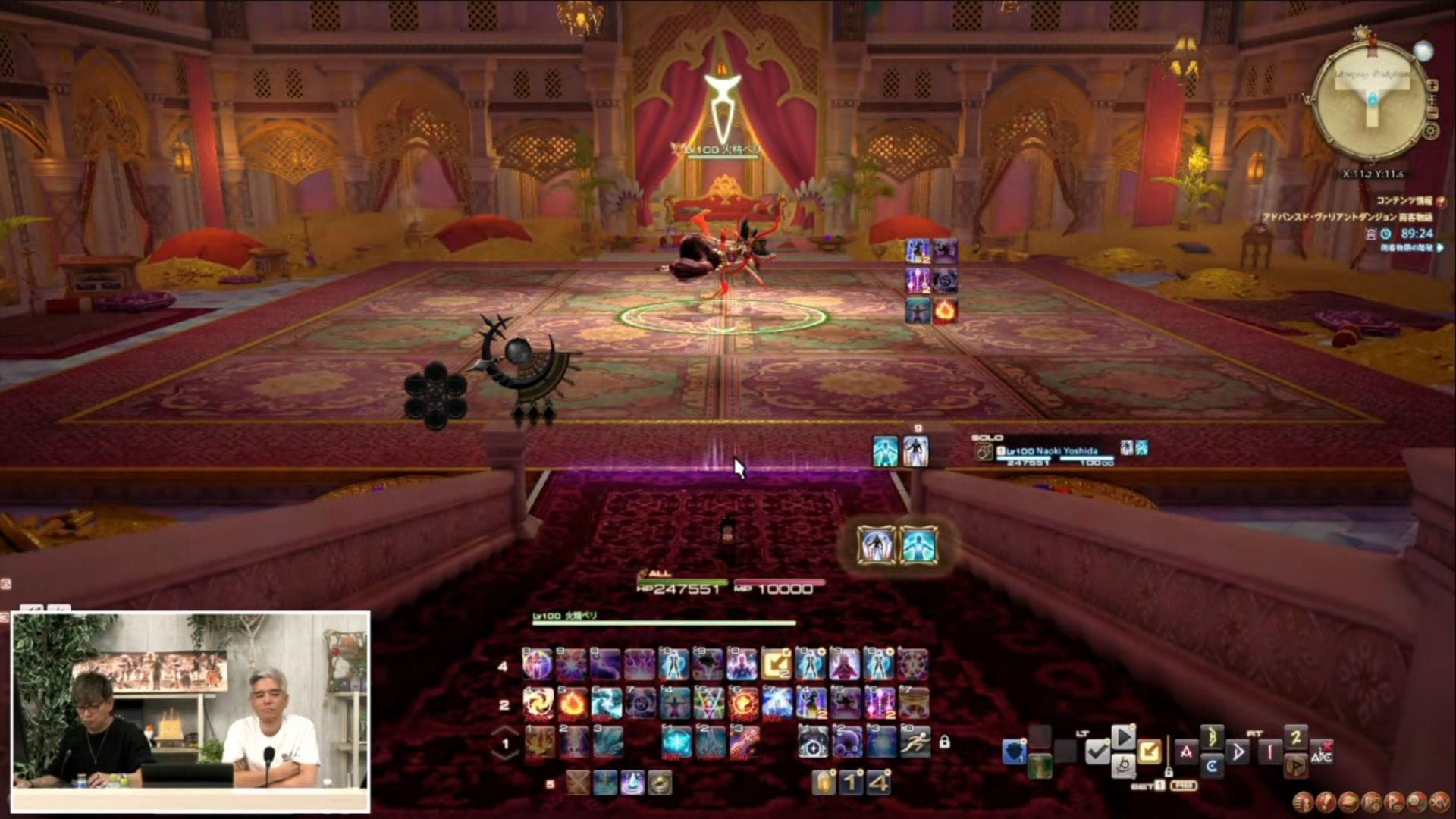Toggle the padlock beside the Sprint hotbar slot
Image resolution: width=1456 pixels, height=819 pixels.
[945, 742]
